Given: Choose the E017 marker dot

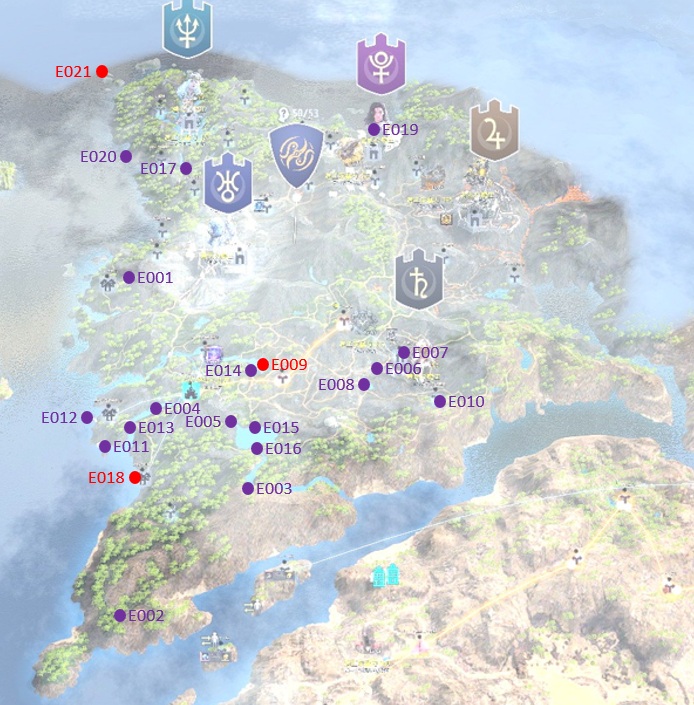Looking at the screenshot, I should (x=186, y=169).
